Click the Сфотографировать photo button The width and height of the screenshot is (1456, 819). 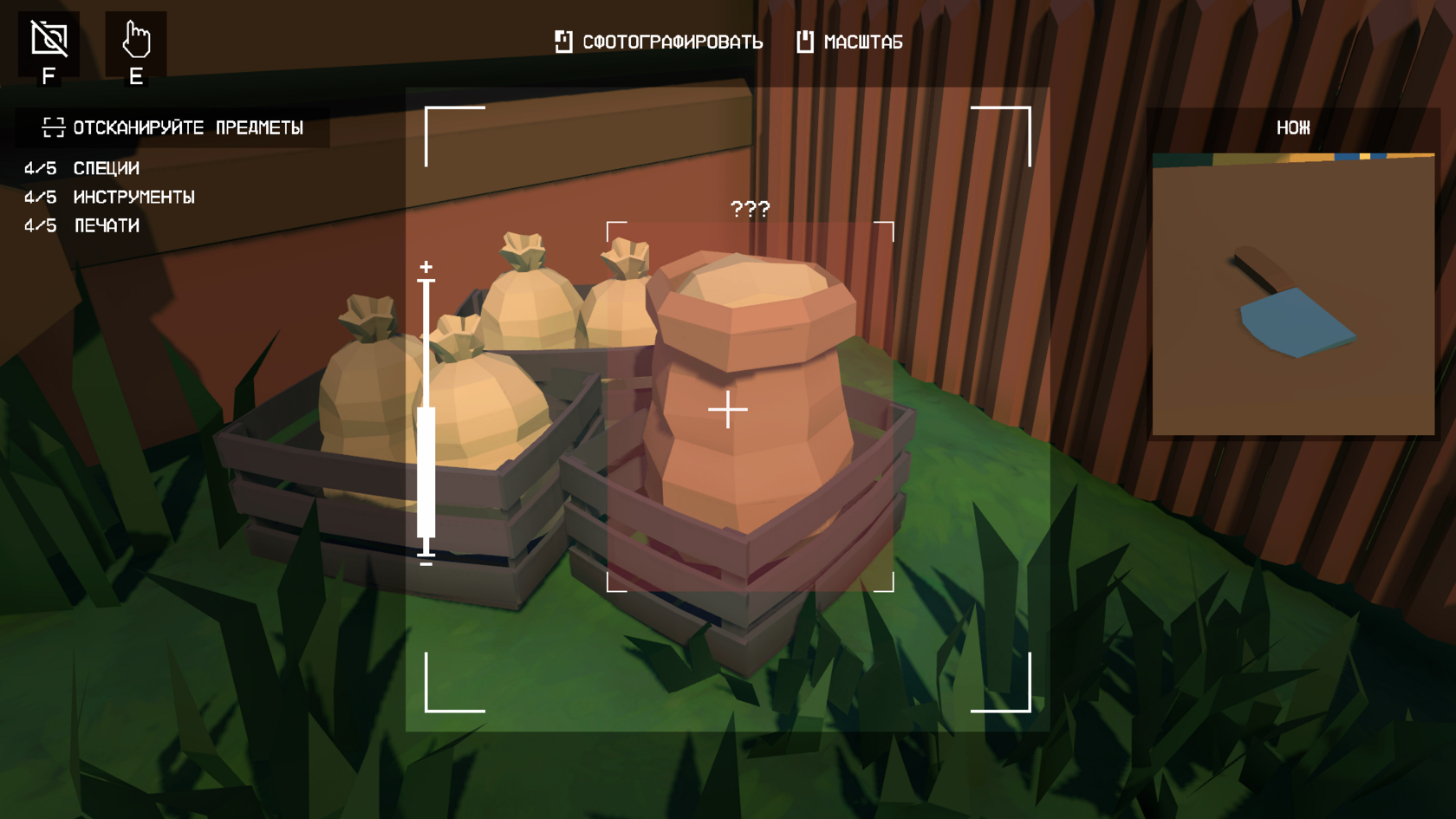point(659,42)
